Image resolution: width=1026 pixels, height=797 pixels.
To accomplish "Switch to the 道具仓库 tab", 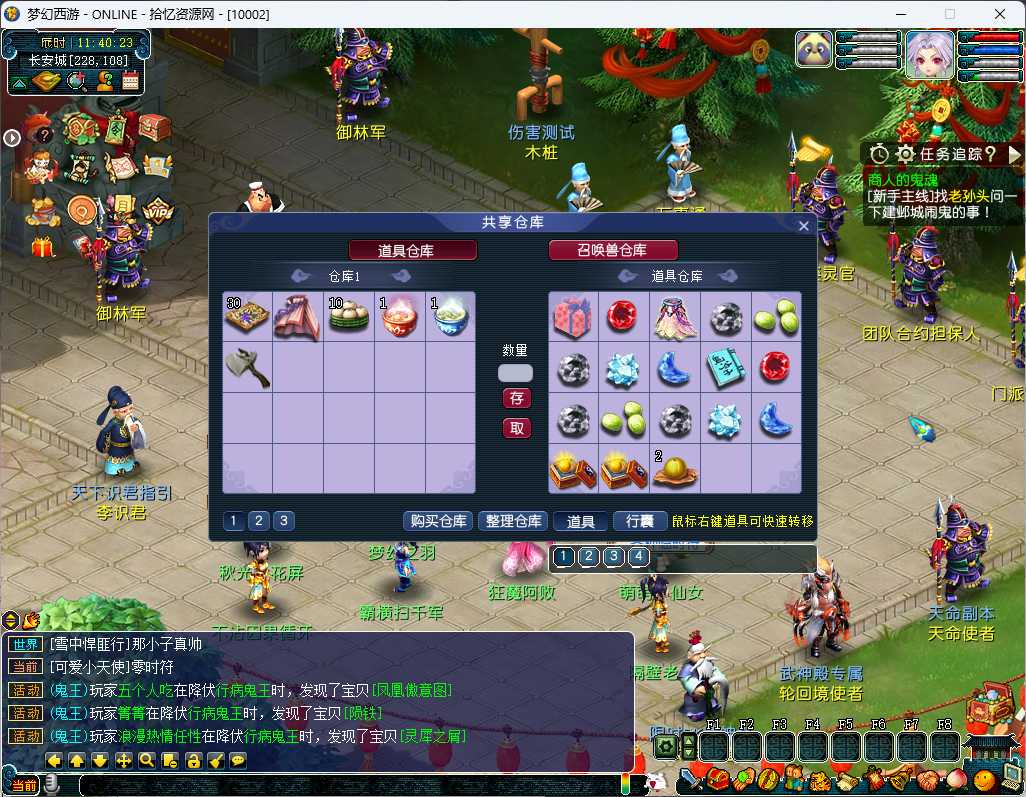I will tap(412, 250).
